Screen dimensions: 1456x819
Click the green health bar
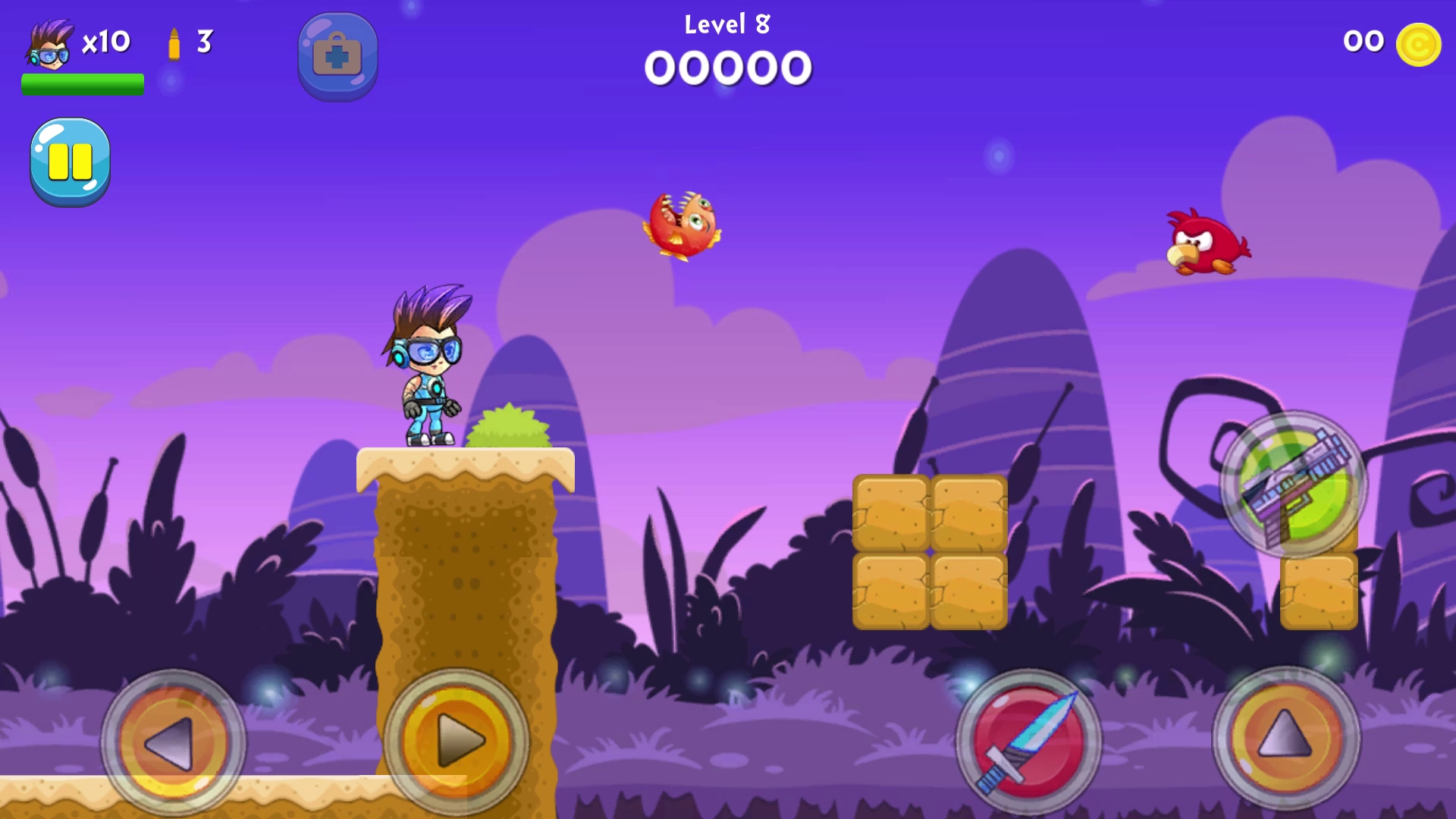click(83, 85)
